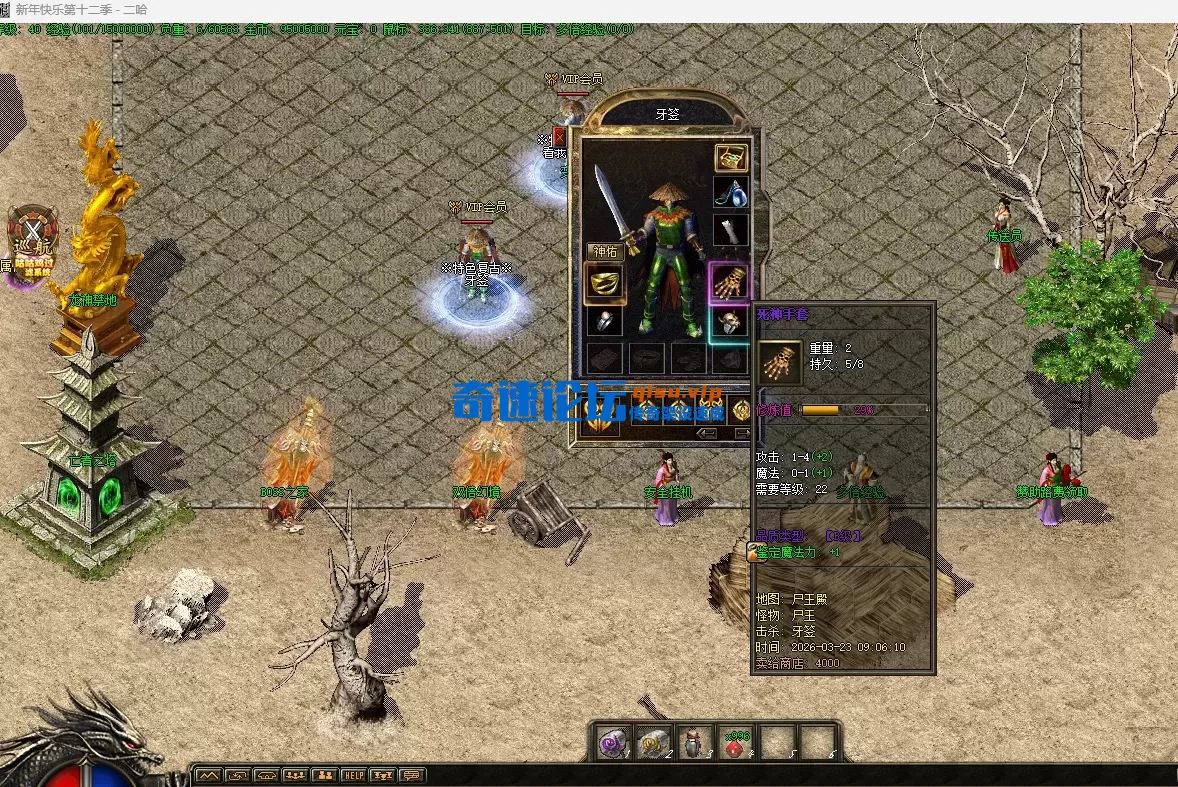
Task: Open the treasure chest slot in equipment panel
Action: tap(731, 158)
